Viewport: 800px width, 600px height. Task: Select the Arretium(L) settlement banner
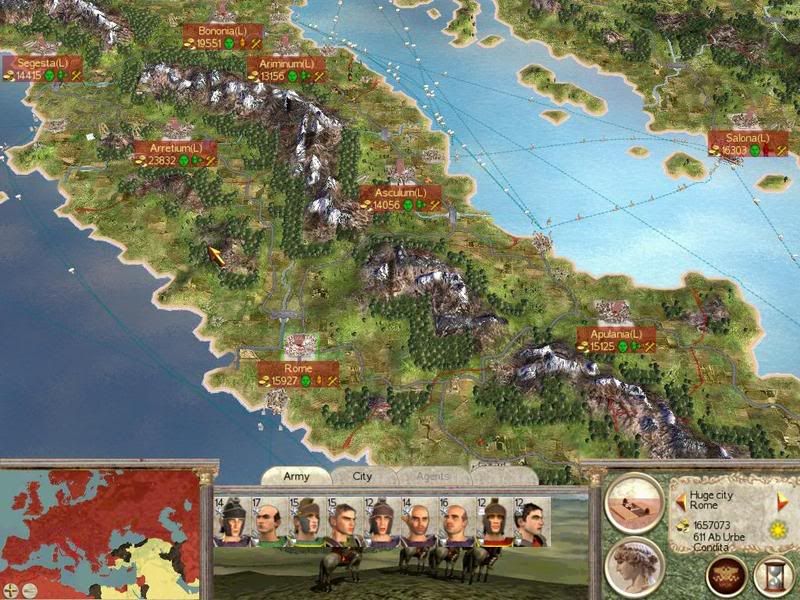[175, 154]
